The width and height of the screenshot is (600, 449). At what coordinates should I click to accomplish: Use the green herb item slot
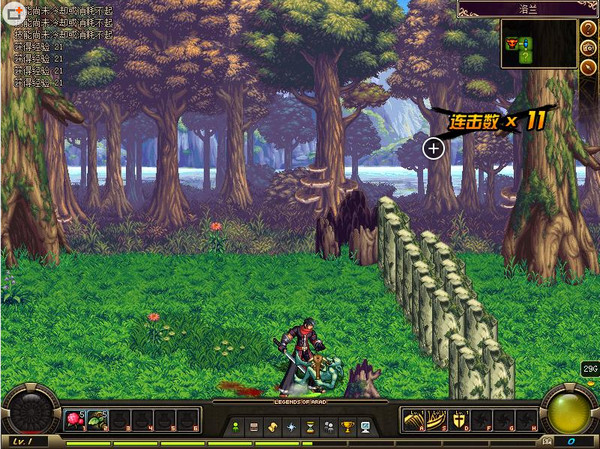(x=98, y=421)
